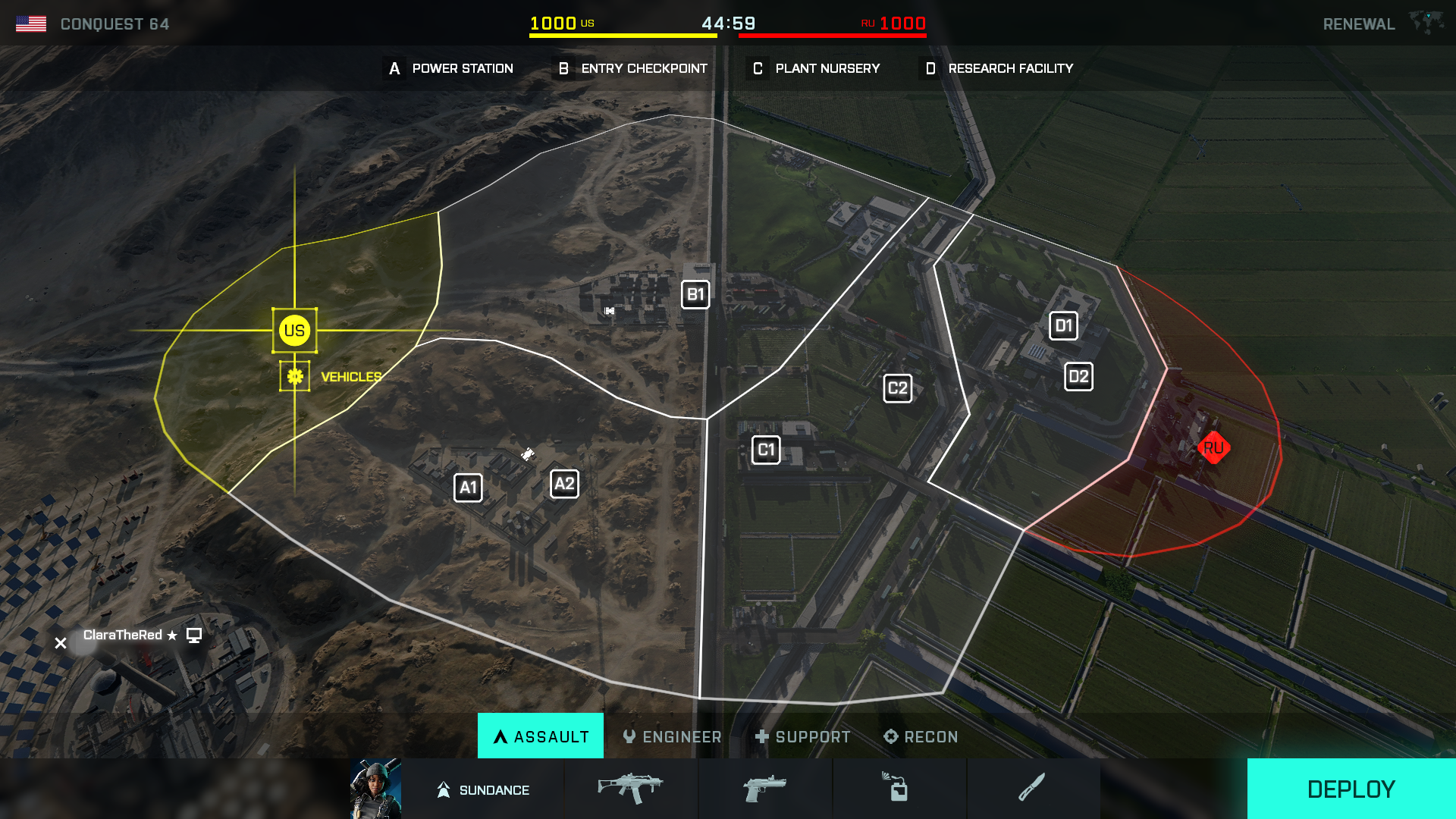Pick the D2 objective marker

click(1078, 377)
